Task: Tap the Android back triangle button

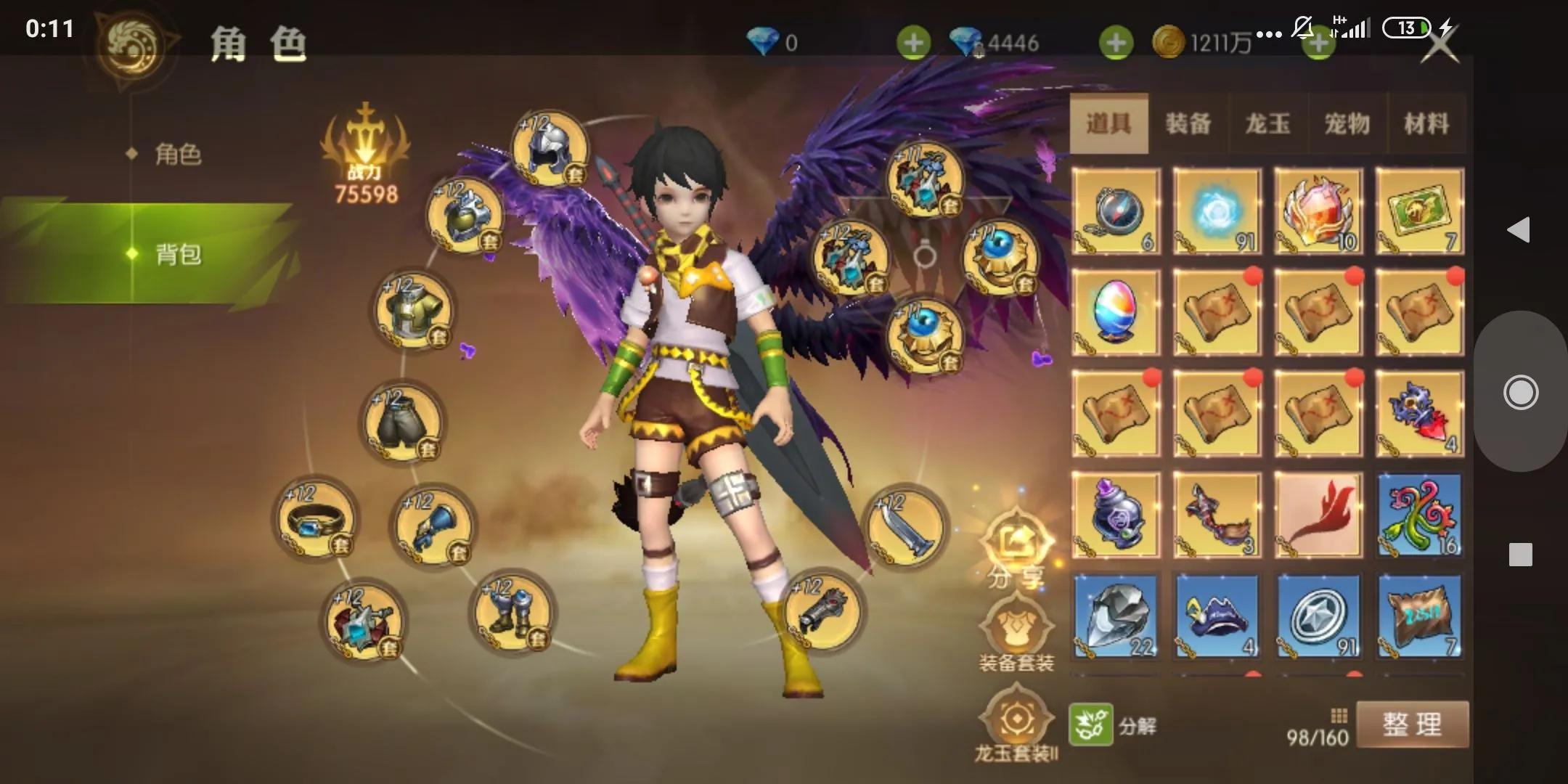Action: pos(1519,230)
